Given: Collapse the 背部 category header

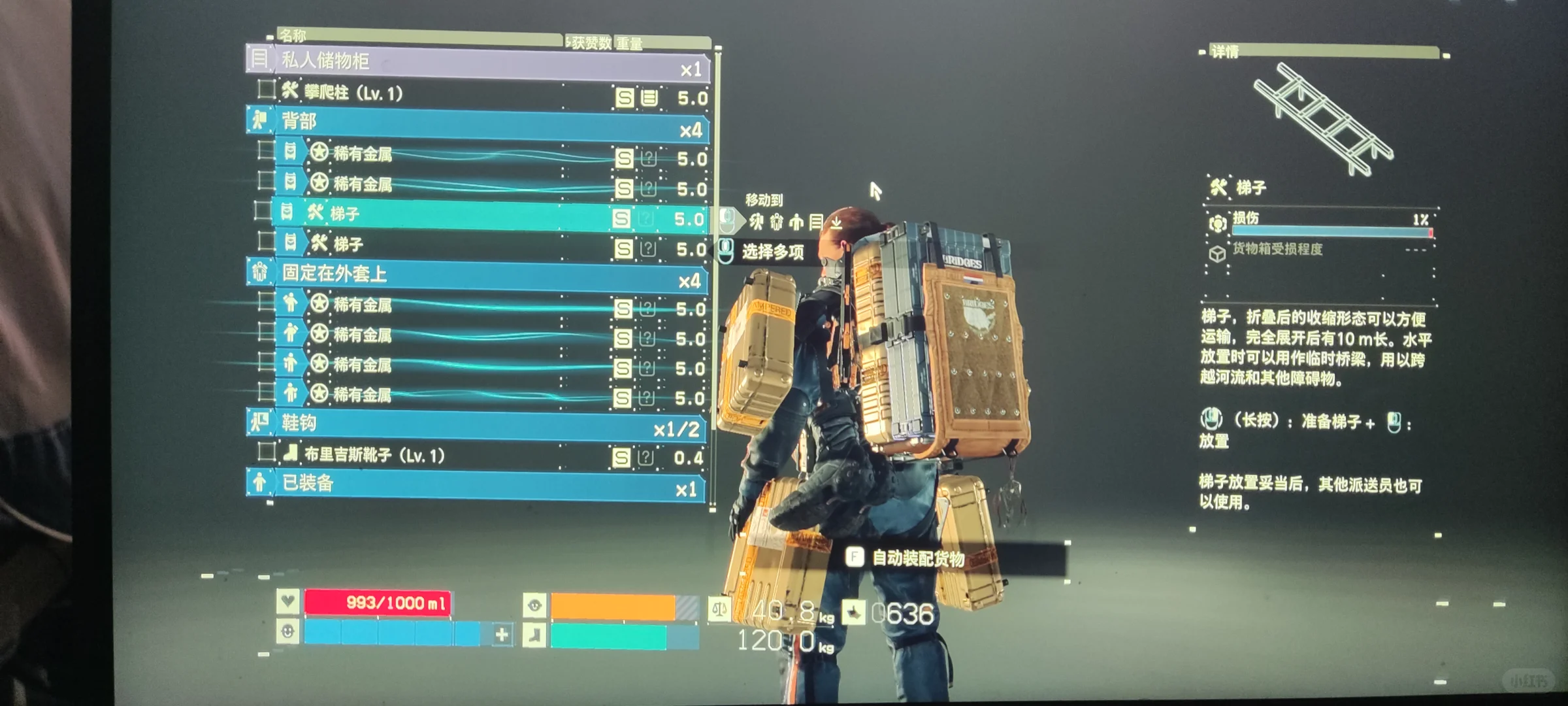Looking at the screenshot, I should (x=477, y=123).
